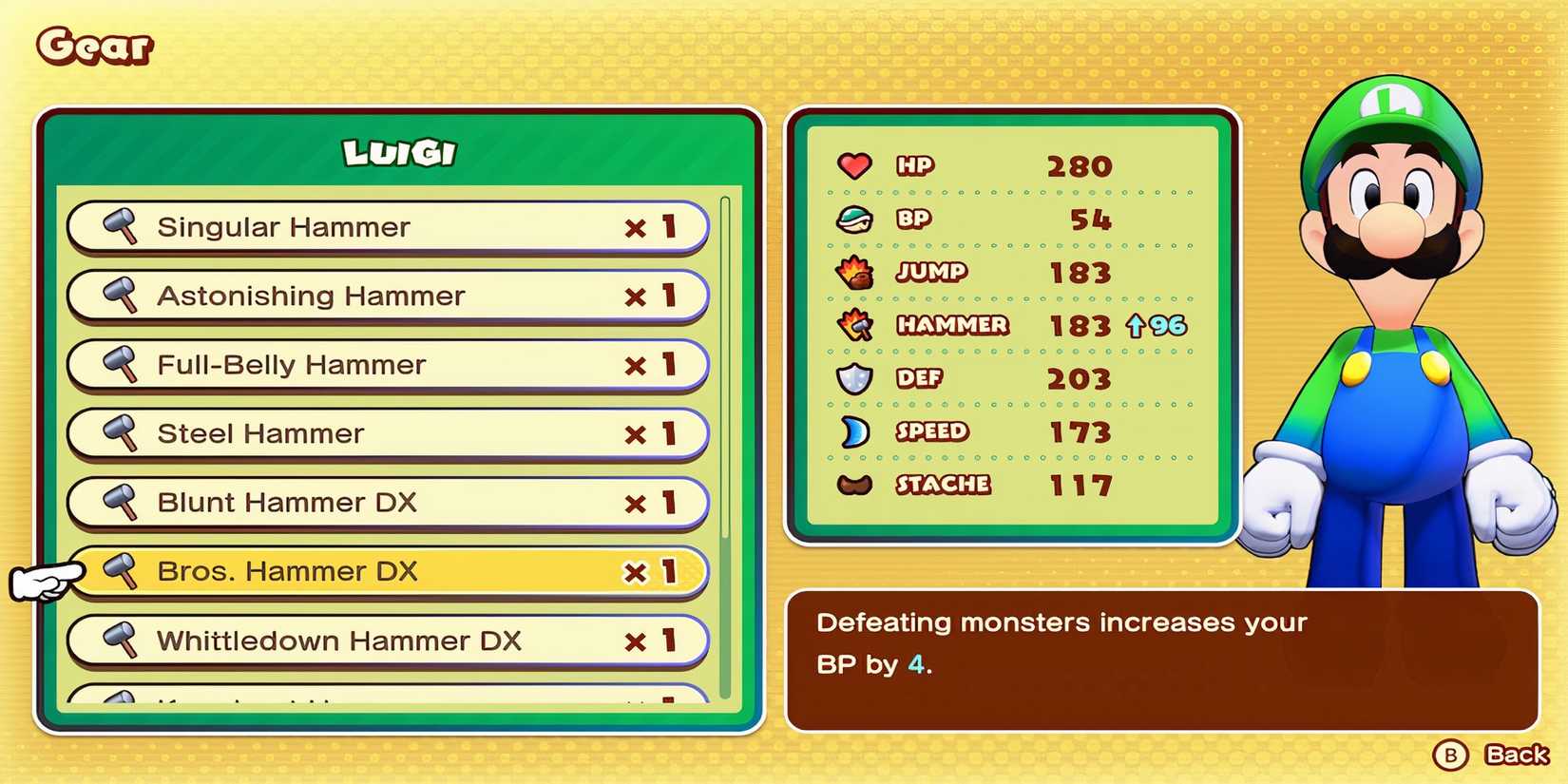The height and width of the screenshot is (784, 1568).
Task: Click the green shell BP icon
Action: [854, 219]
